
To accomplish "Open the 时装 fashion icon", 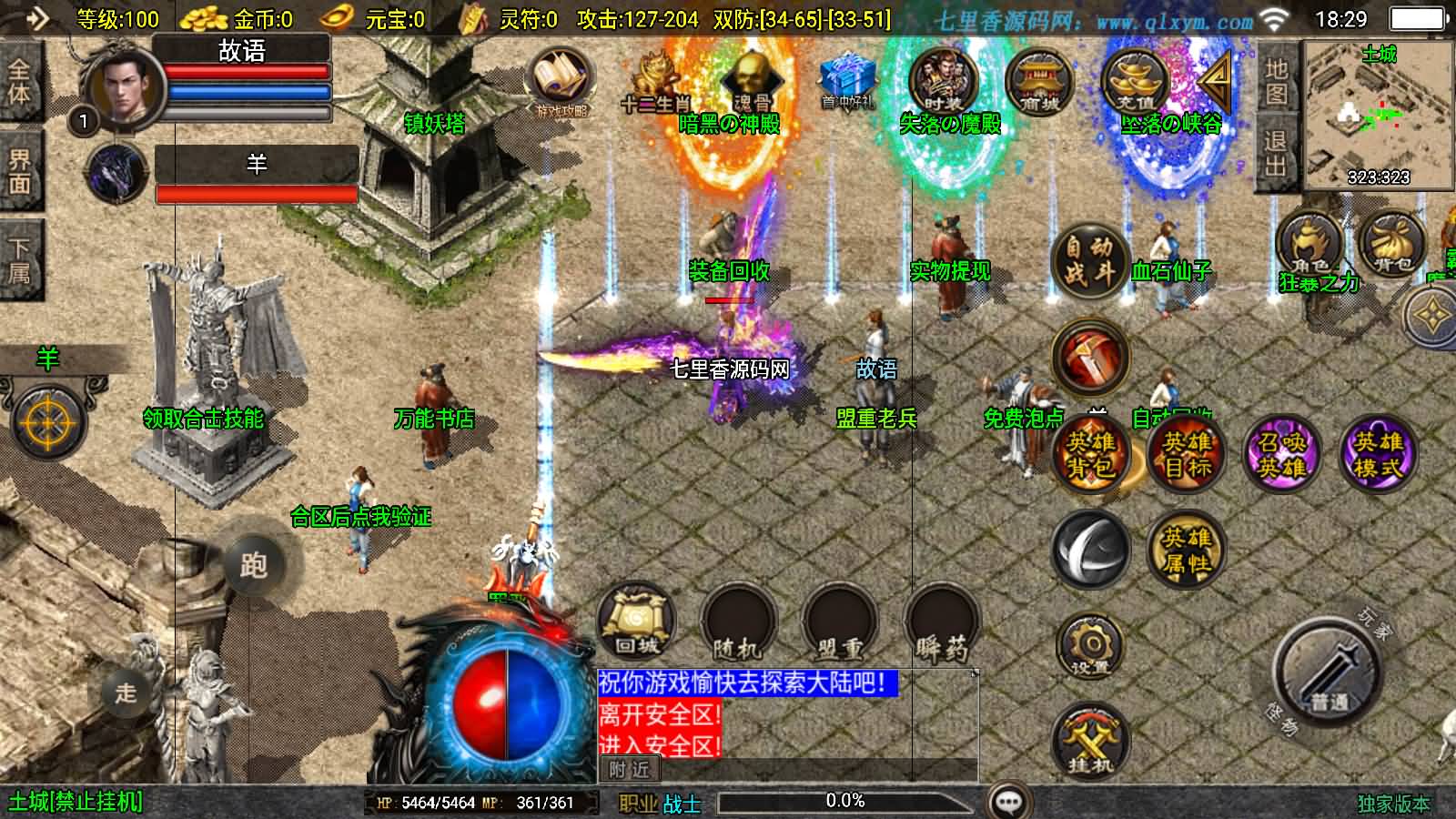I will (x=943, y=82).
